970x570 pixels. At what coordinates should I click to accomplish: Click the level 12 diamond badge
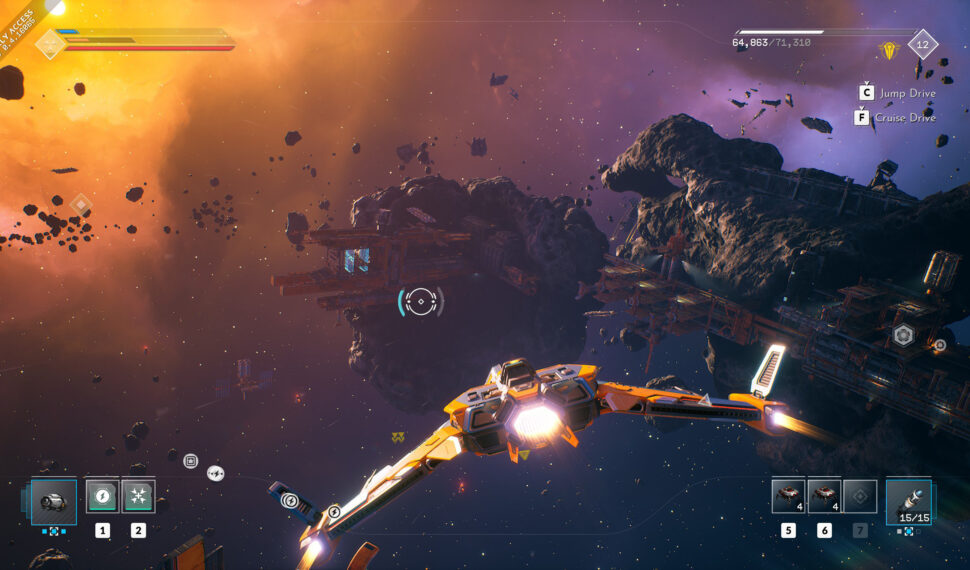pyautogui.click(x=922, y=44)
